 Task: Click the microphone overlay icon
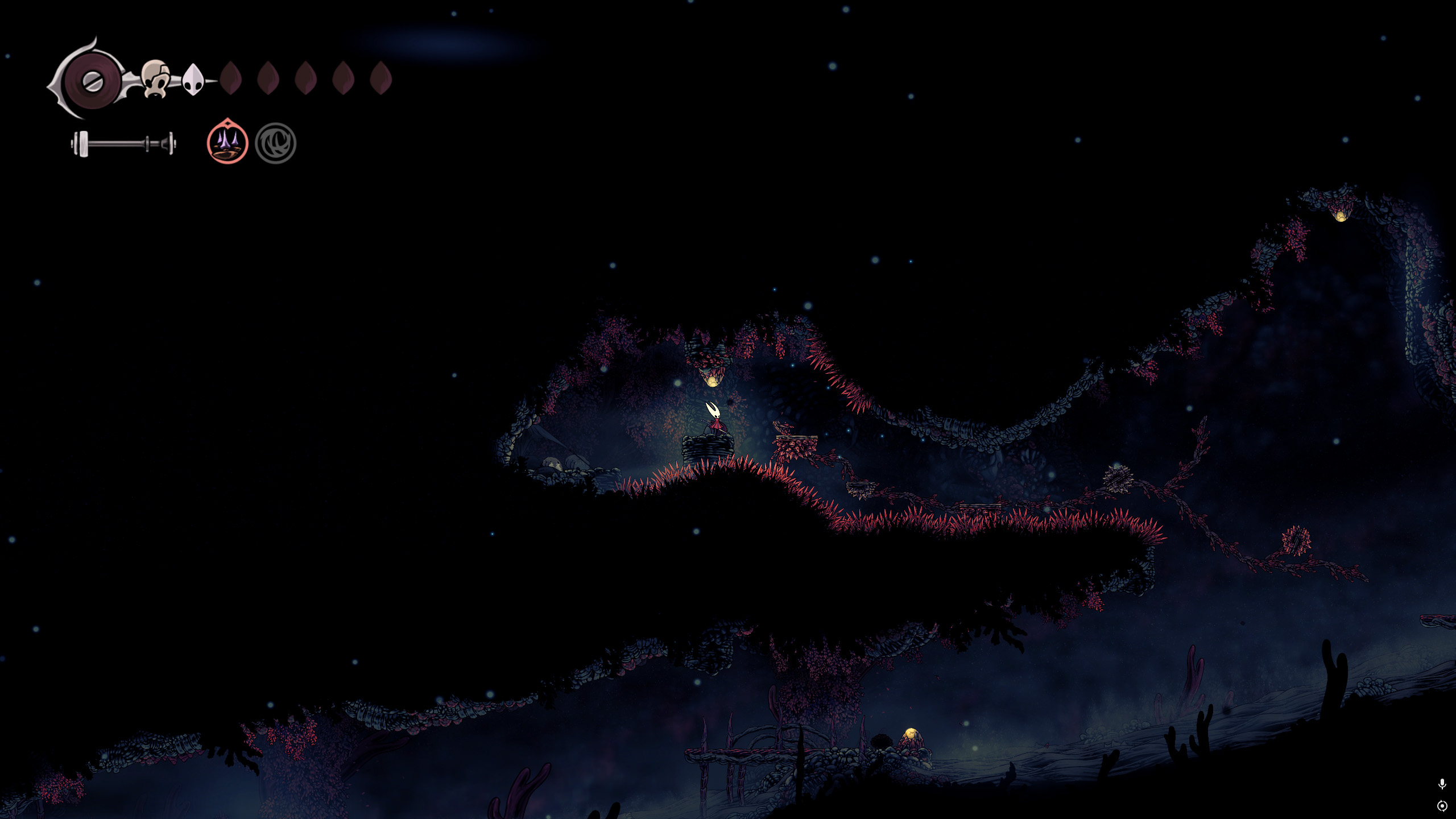click(x=1442, y=784)
